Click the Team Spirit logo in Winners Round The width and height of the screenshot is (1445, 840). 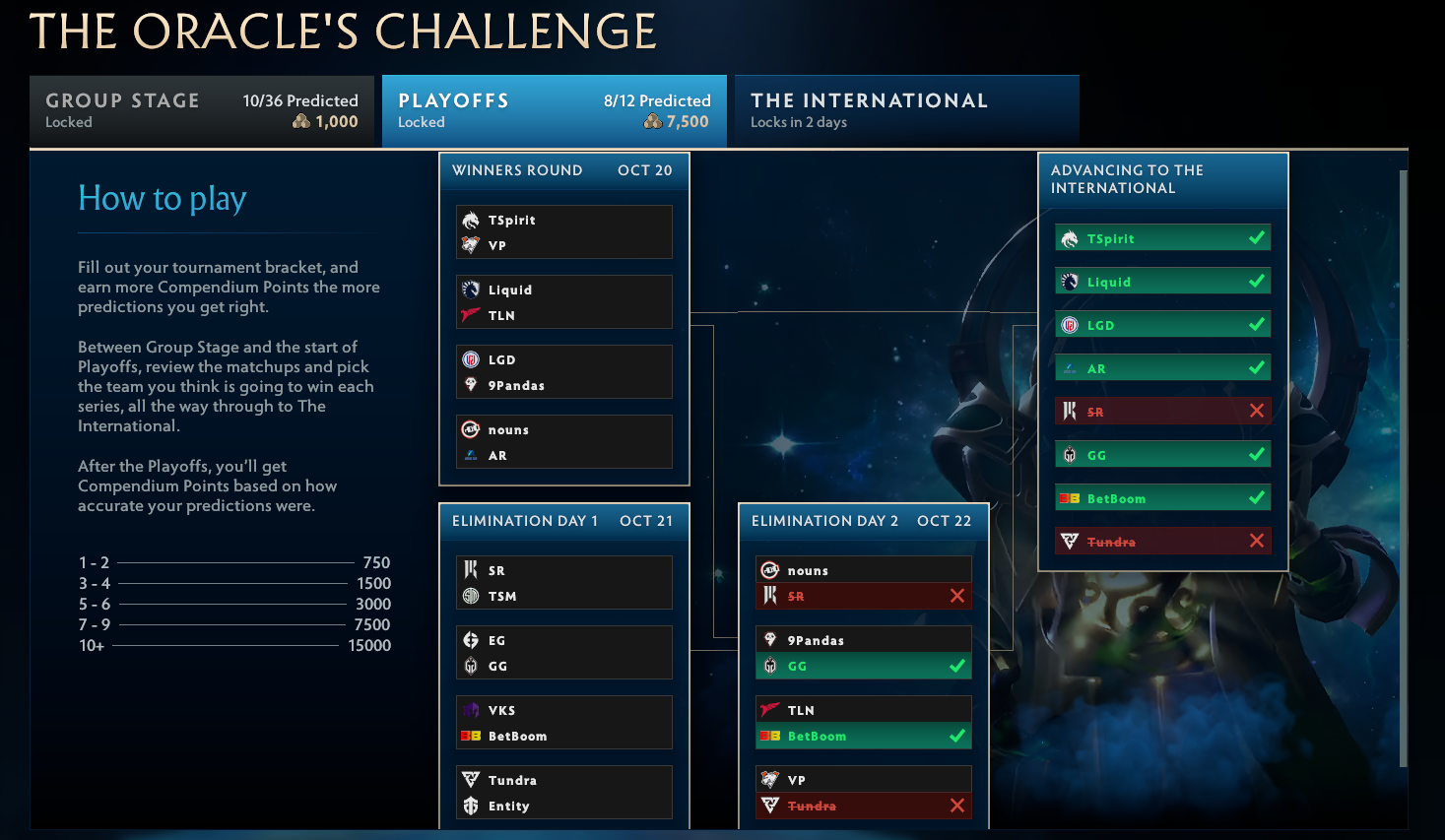click(x=470, y=221)
